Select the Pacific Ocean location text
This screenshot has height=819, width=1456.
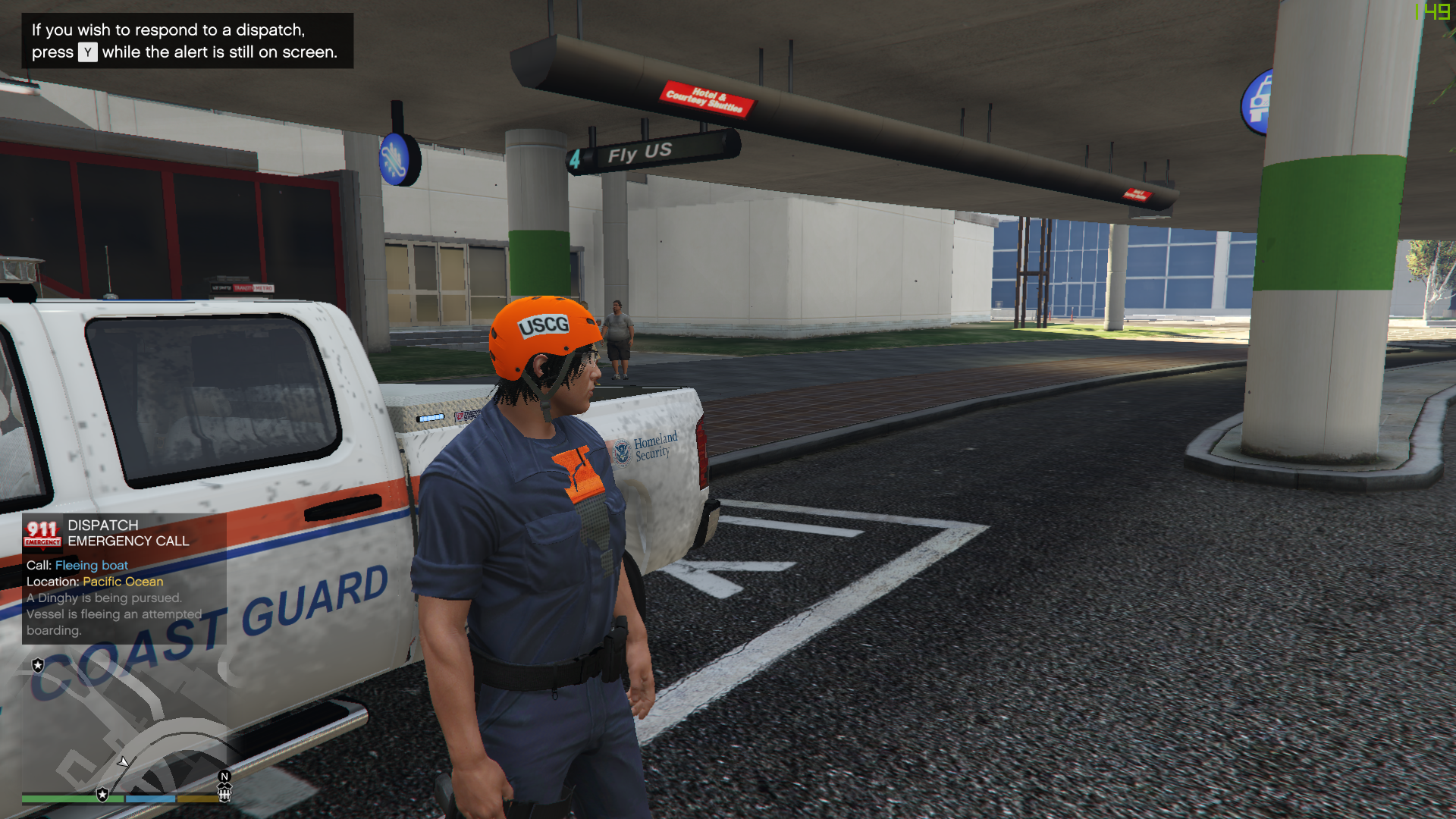123,582
